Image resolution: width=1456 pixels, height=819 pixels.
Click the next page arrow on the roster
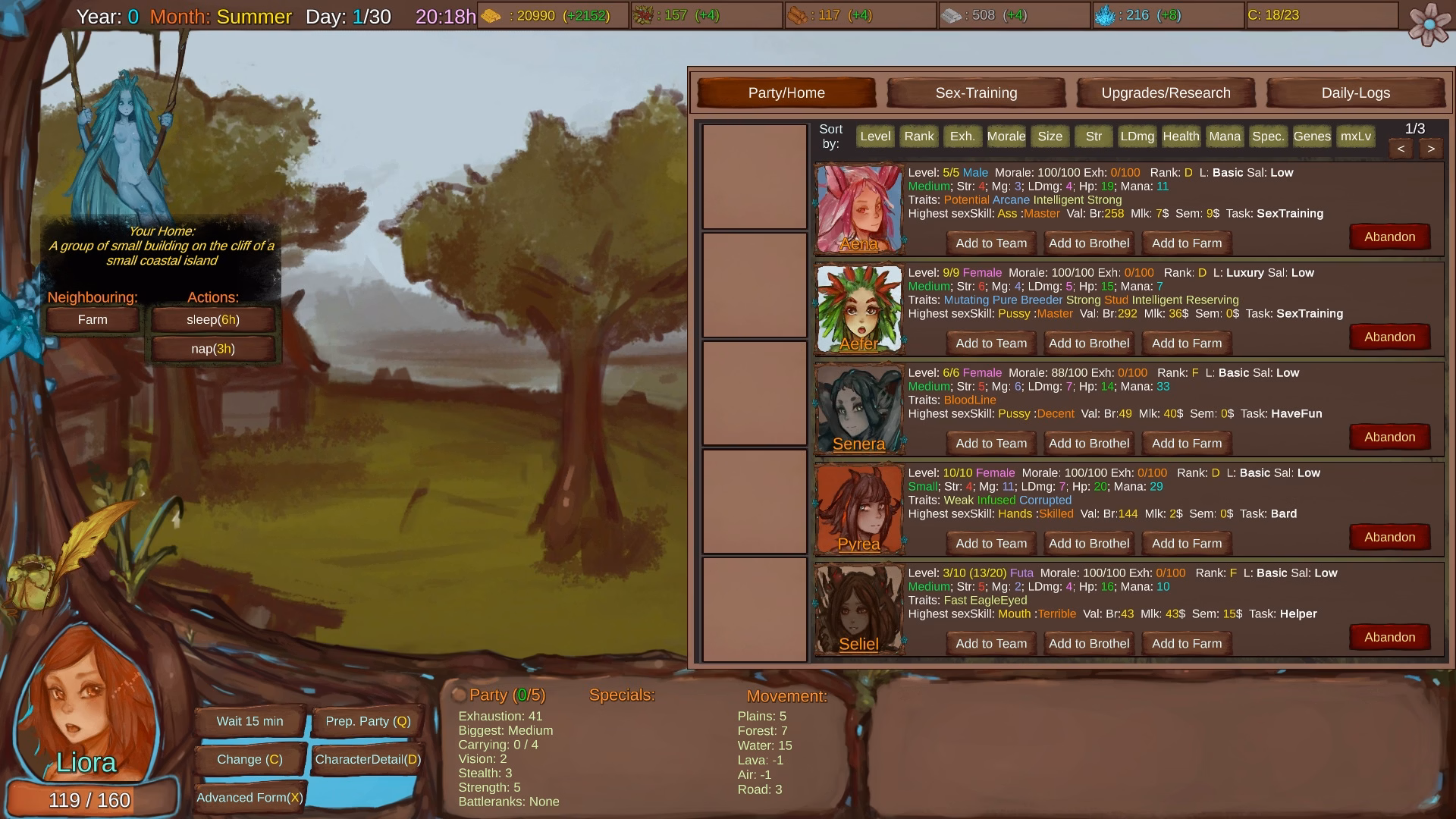pos(1431,149)
